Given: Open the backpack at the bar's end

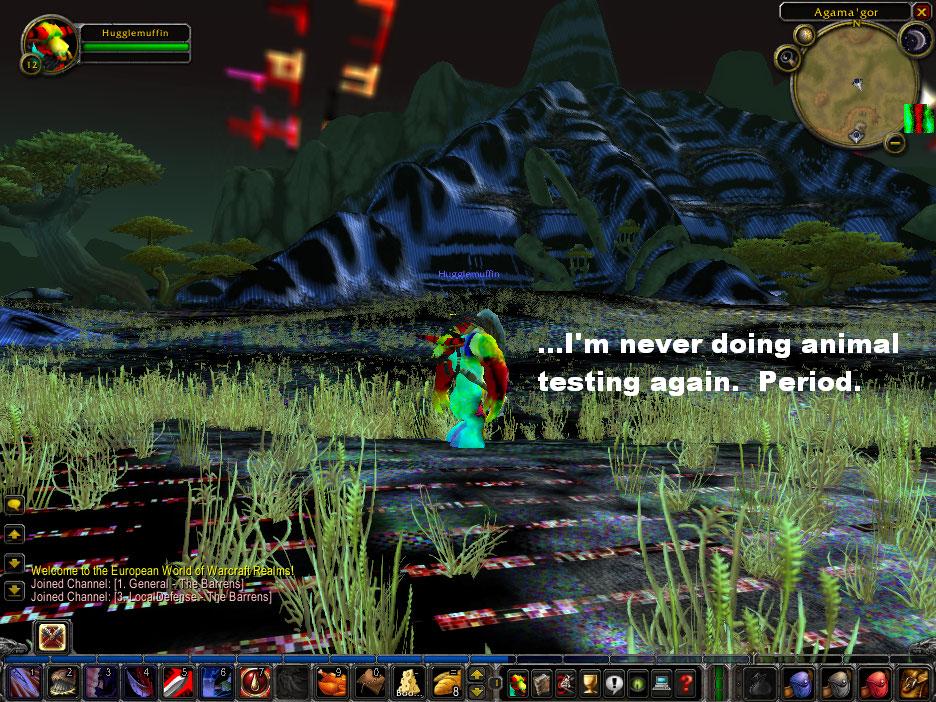Looking at the screenshot, I should point(911,683).
